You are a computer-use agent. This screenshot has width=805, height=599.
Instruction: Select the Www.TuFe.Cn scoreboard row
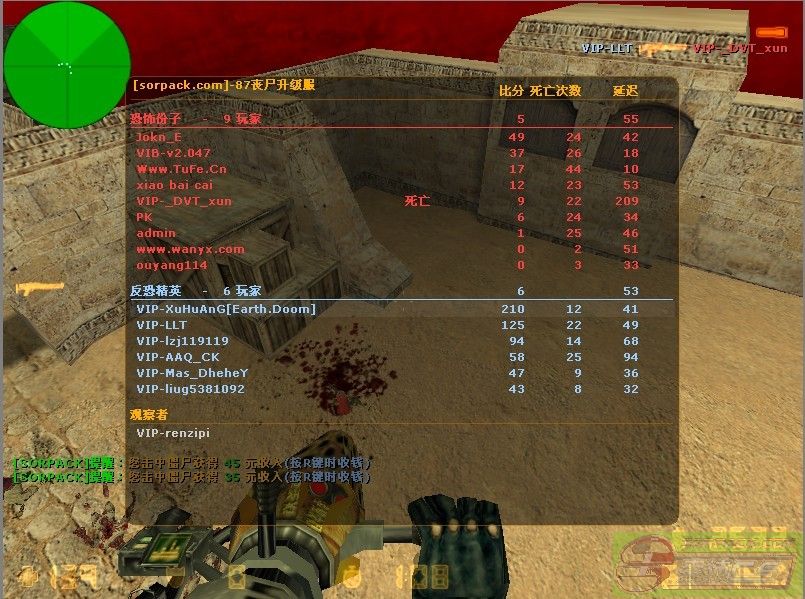click(181, 169)
